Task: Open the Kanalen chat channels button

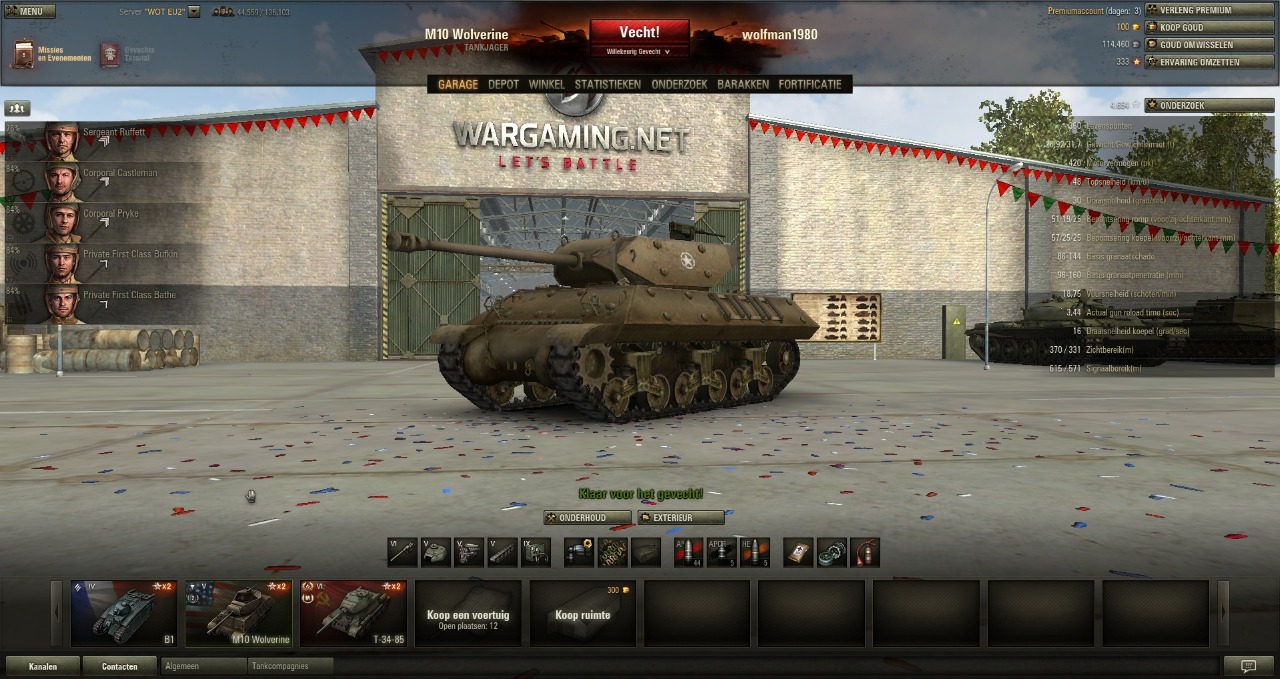Action: click(42, 666)
